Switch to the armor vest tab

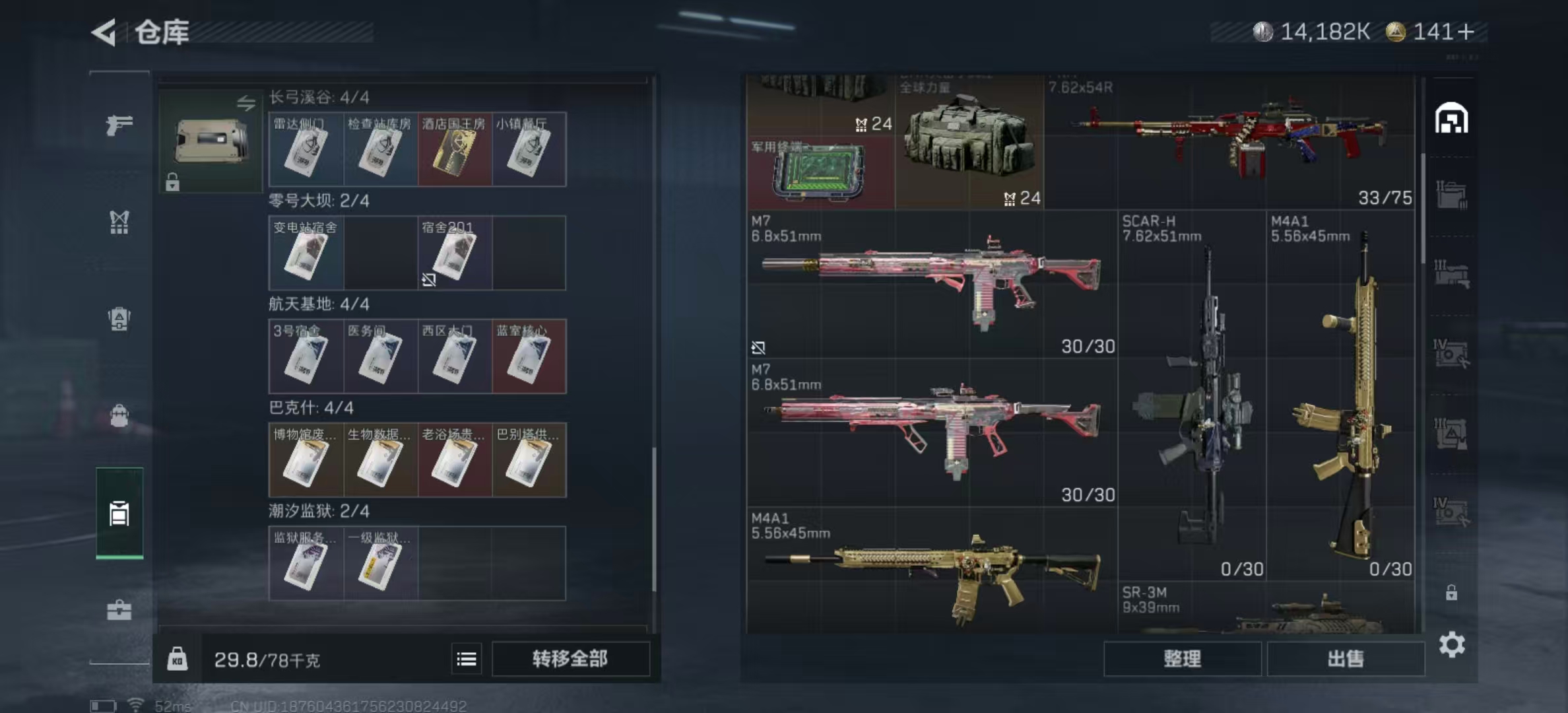coord(119,222)
